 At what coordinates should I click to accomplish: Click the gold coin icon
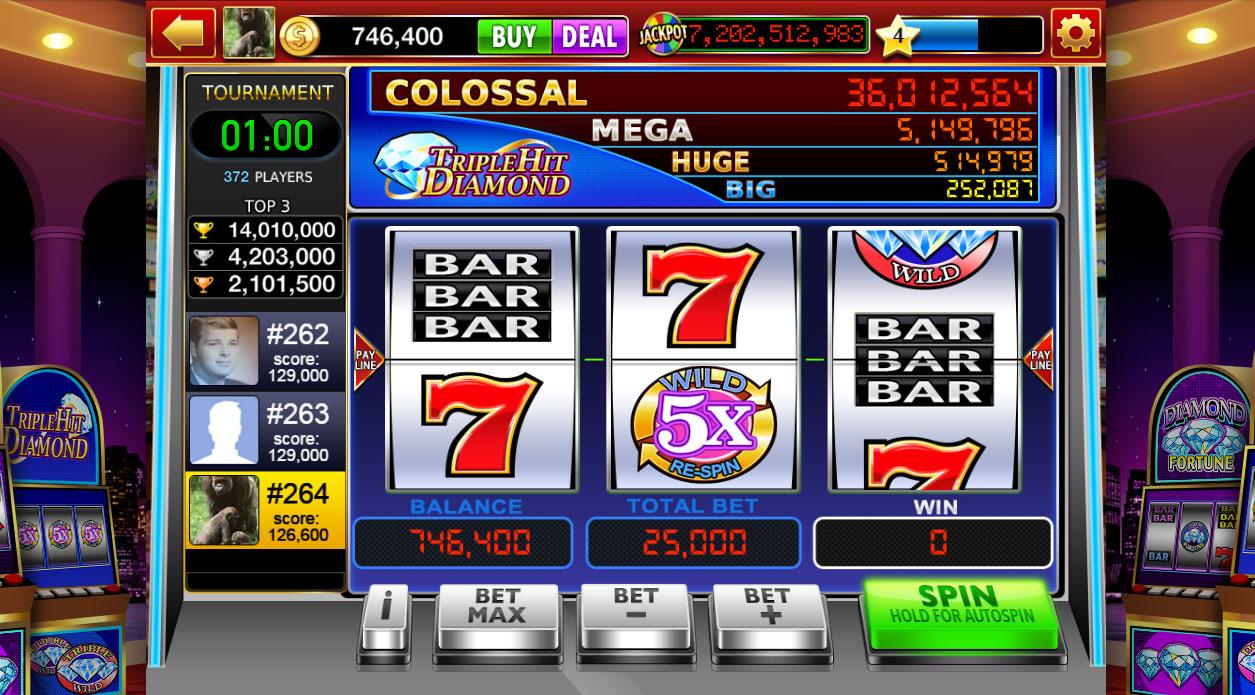tap(297, 37)
